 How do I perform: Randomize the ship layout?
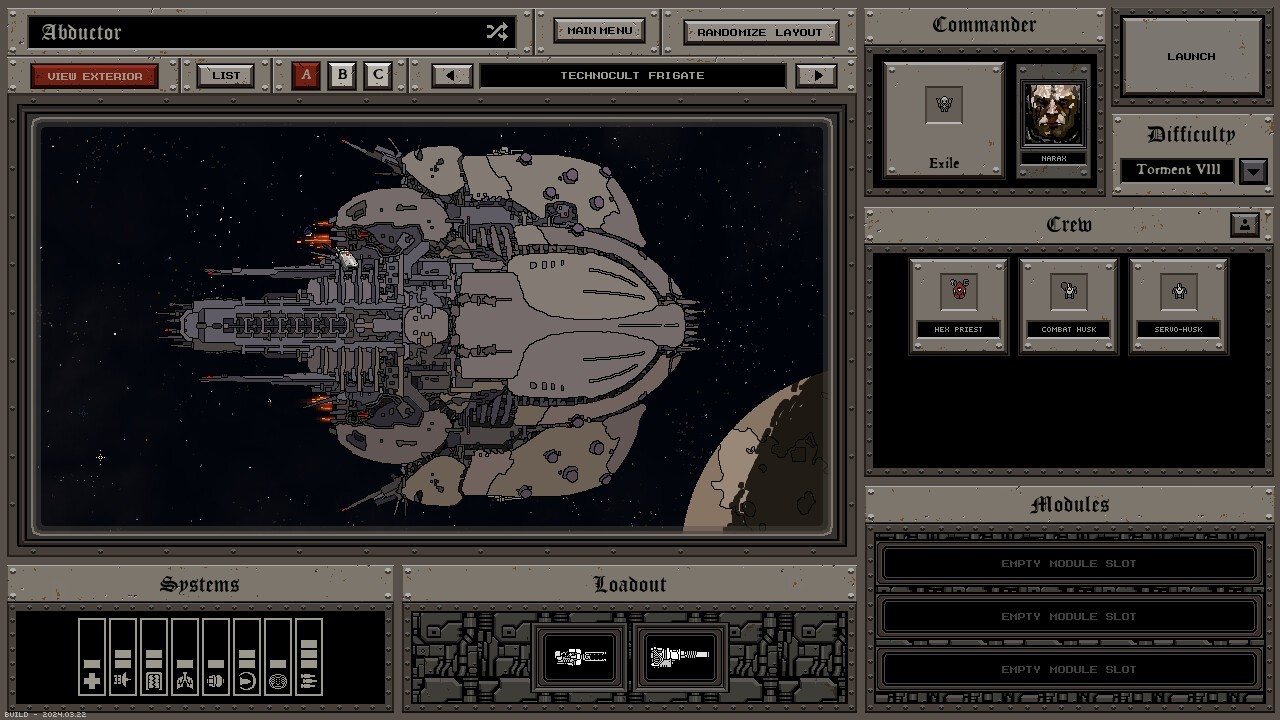[760, 32]
